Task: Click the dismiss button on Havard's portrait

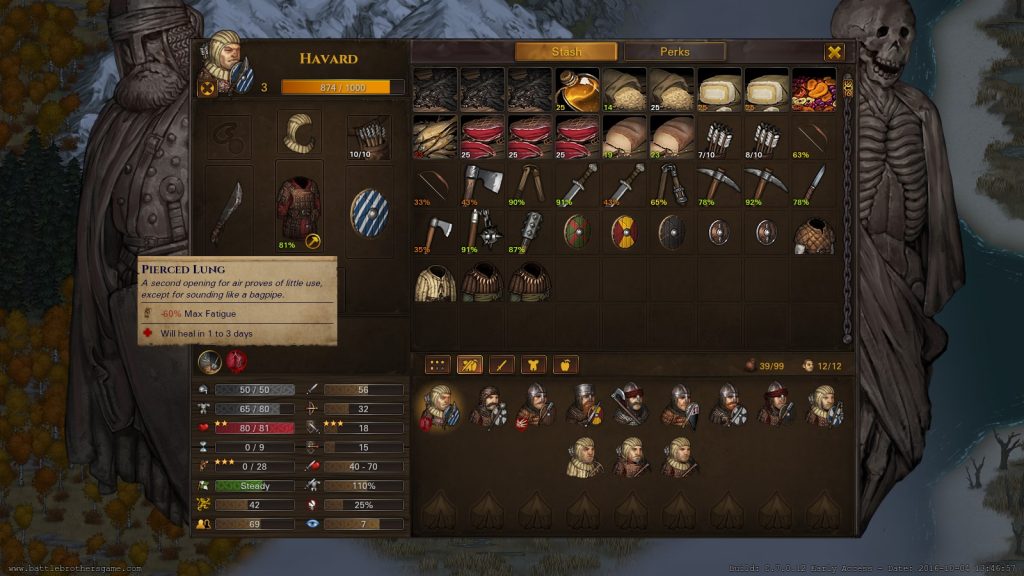Action: 208,87
